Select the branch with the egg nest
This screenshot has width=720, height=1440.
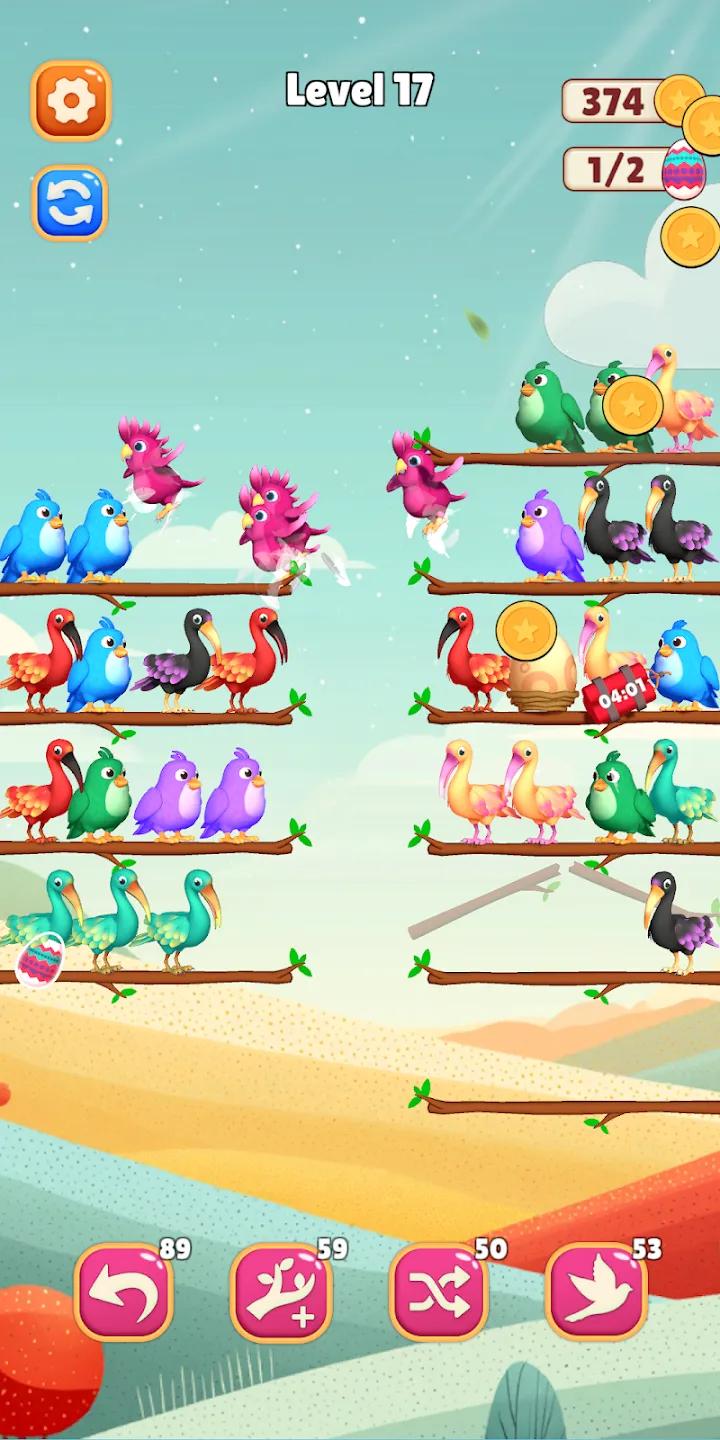pyautogui.click(x=570, y=713)
